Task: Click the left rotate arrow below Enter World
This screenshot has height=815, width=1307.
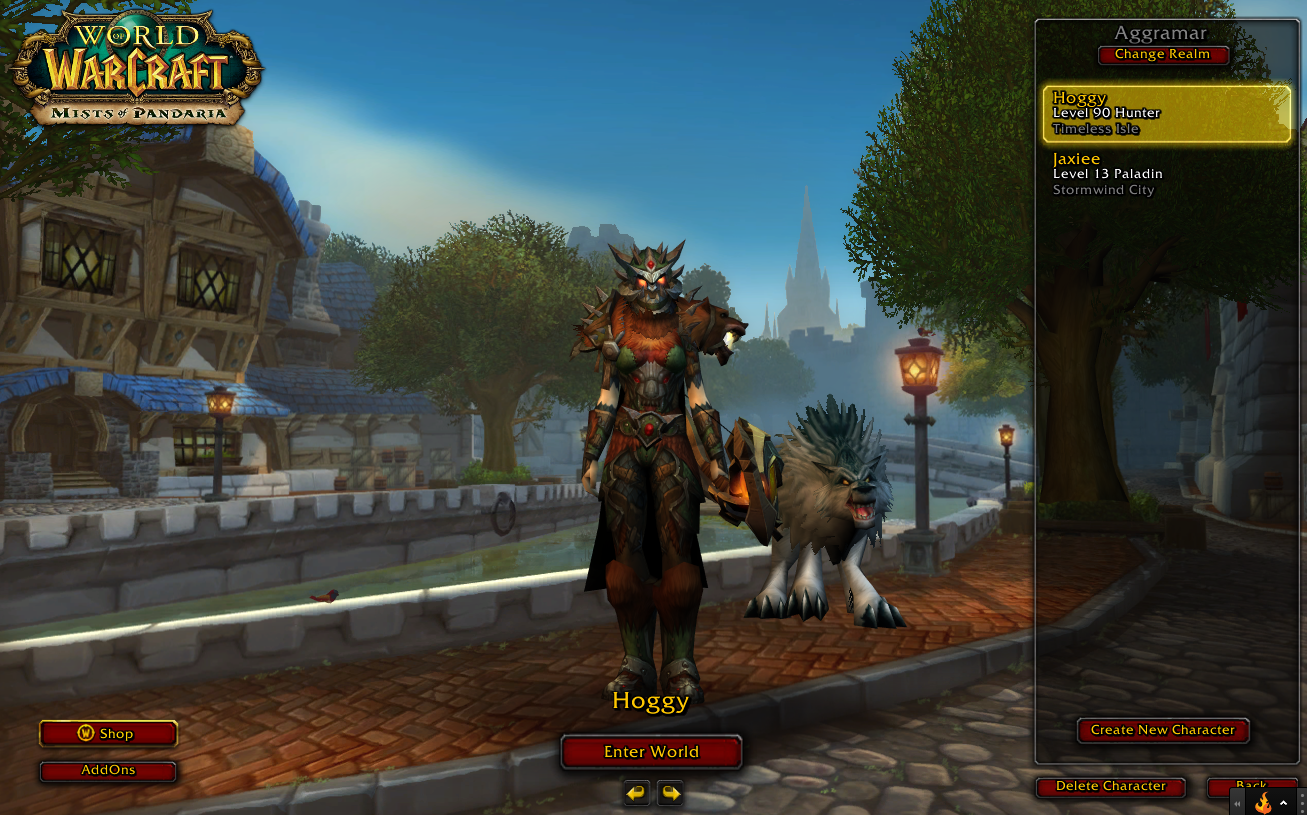Action: (x=635, y=792)
